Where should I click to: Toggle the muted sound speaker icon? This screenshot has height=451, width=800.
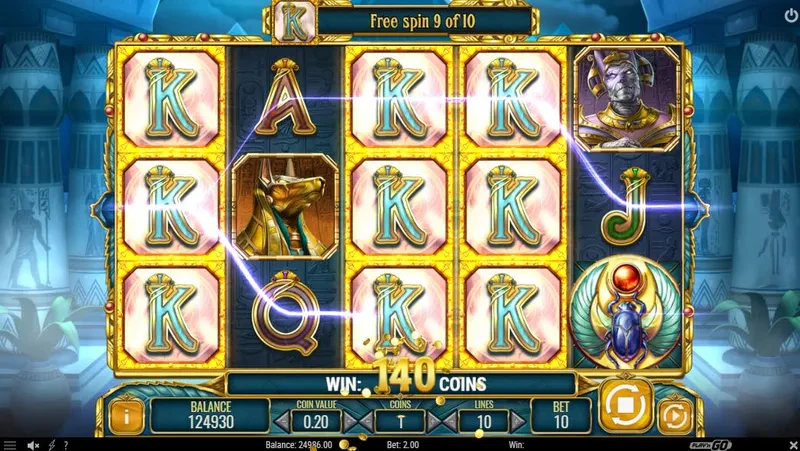pyautogui.click(x=33, y=444)
